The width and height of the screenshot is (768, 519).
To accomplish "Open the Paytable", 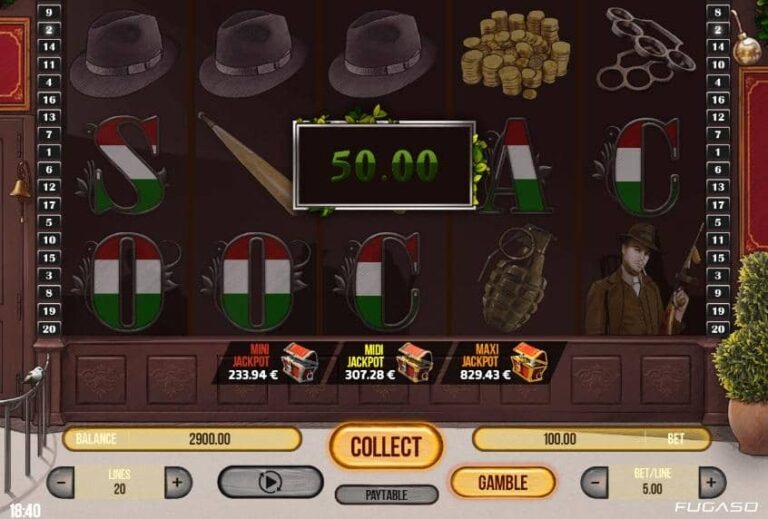I will [x=386, y=494].
